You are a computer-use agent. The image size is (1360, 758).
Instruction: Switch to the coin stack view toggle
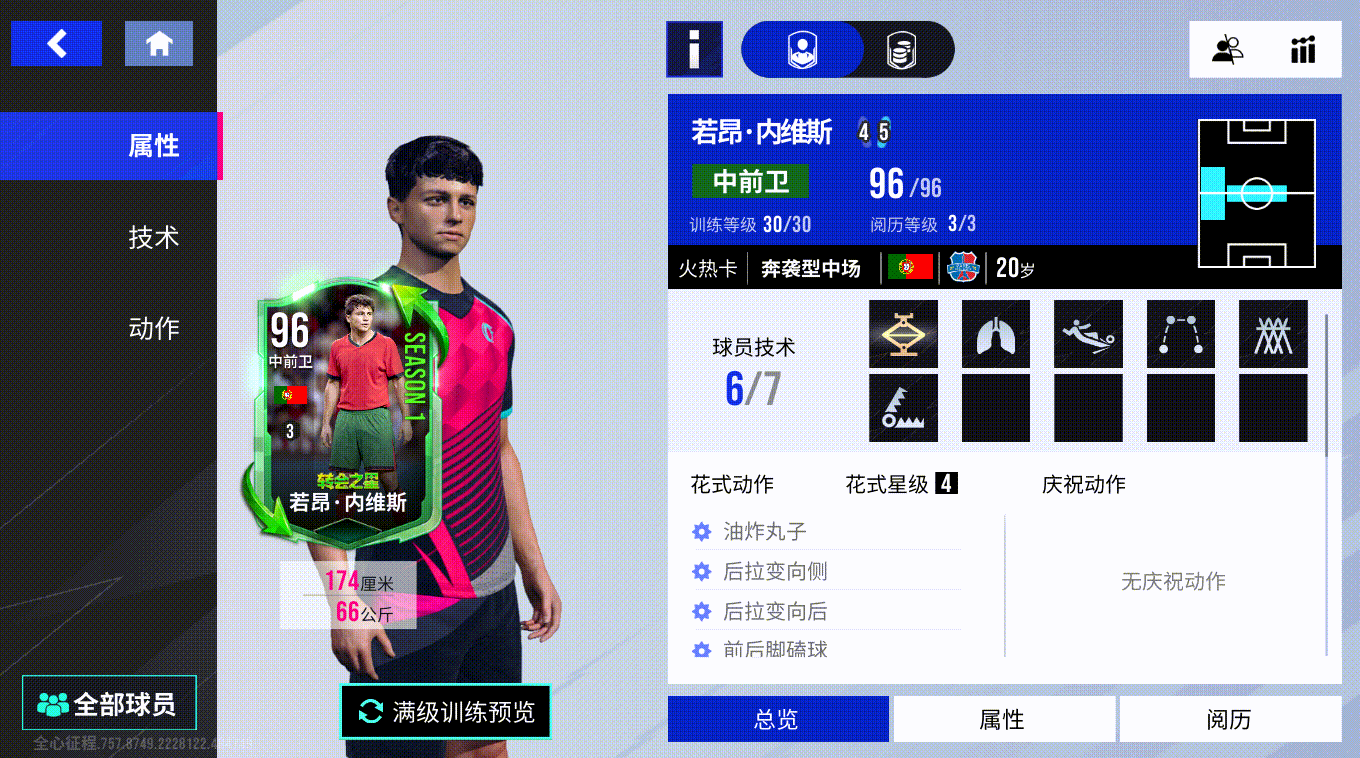(x=901, y=49)
